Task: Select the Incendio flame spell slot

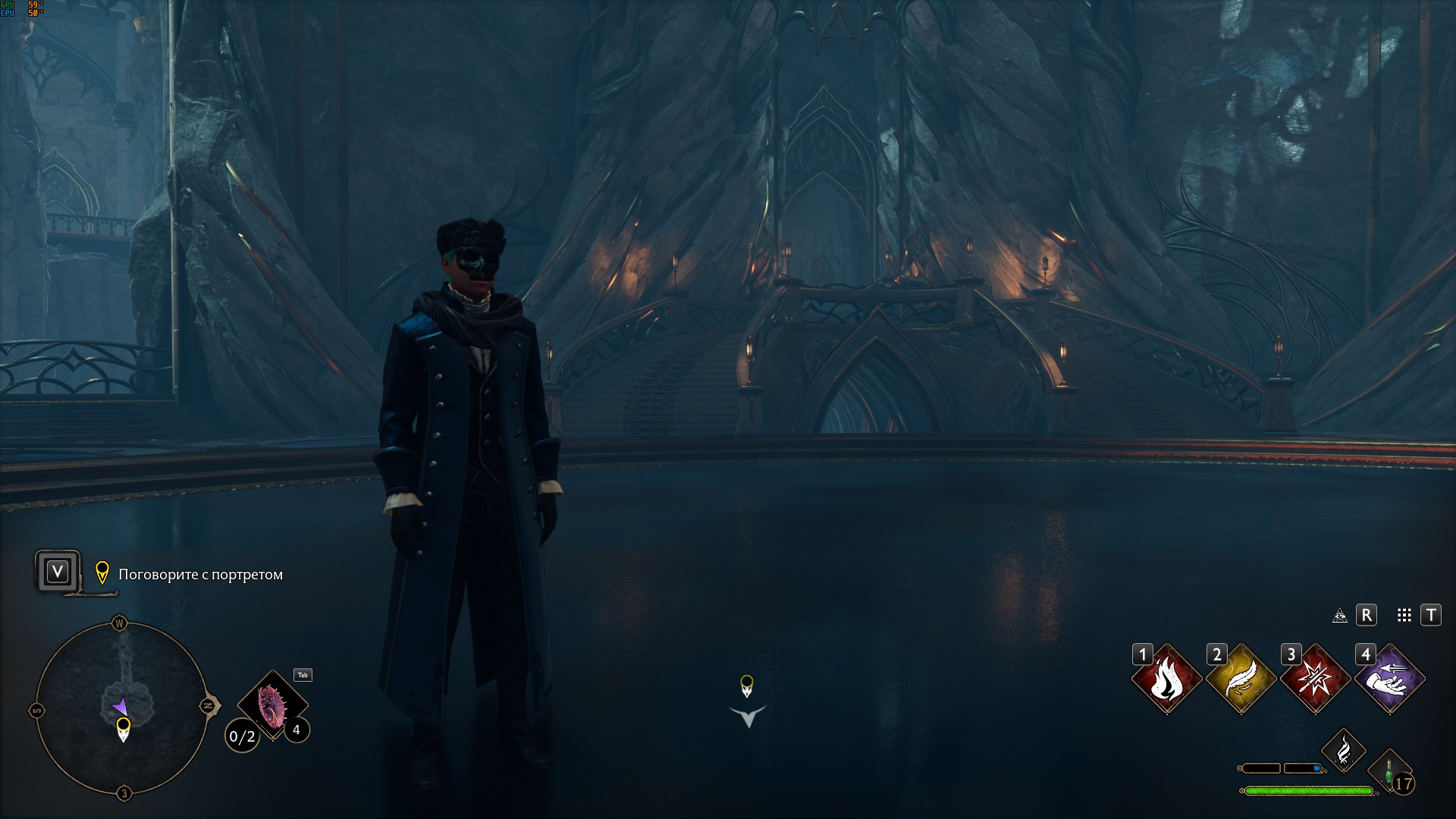Action: click(x=1167, y=679)
